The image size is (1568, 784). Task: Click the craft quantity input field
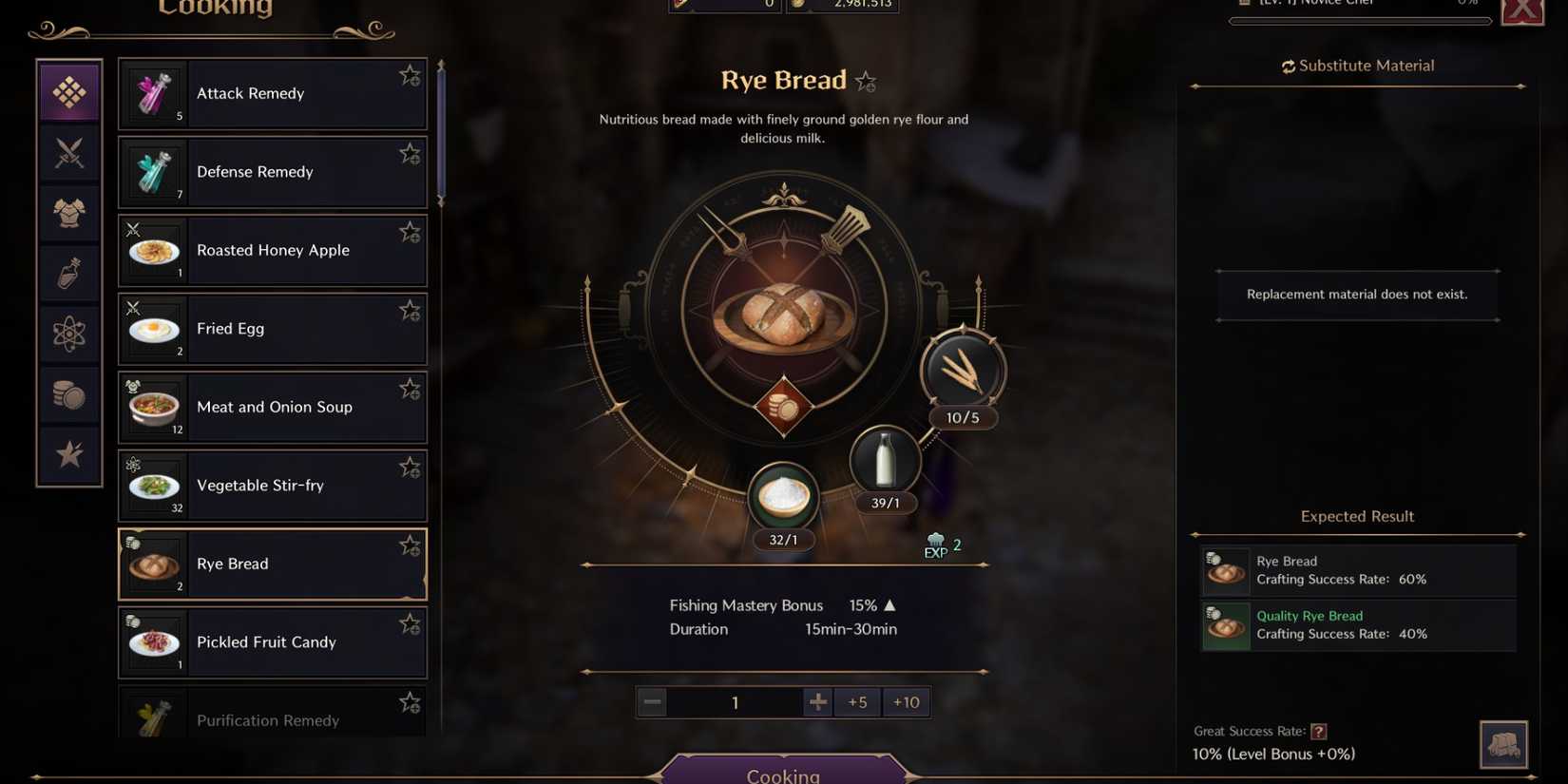pos(735,701)
